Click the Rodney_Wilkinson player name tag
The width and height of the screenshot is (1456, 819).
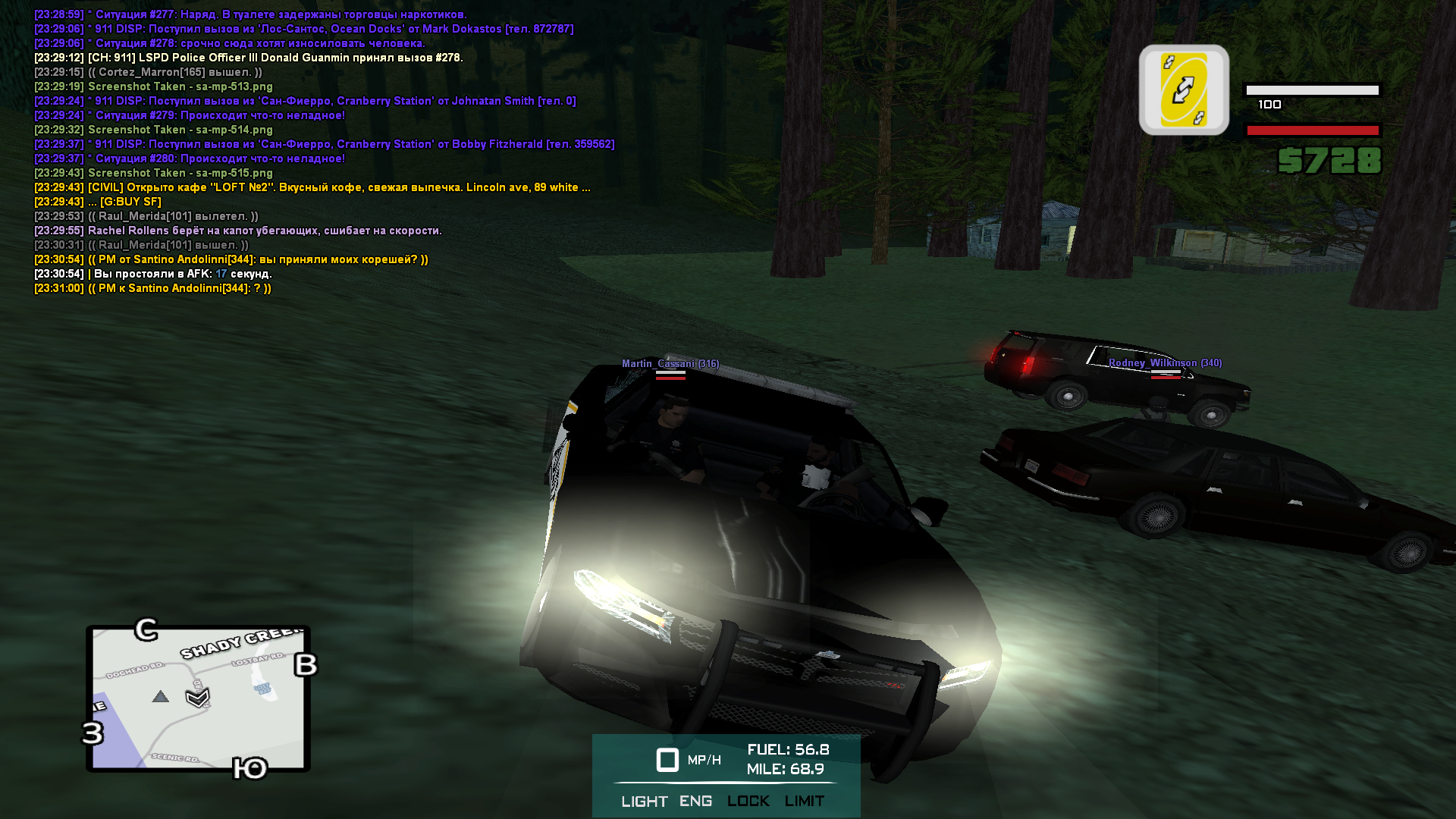pyautogui.click(x=1165, y=363)
